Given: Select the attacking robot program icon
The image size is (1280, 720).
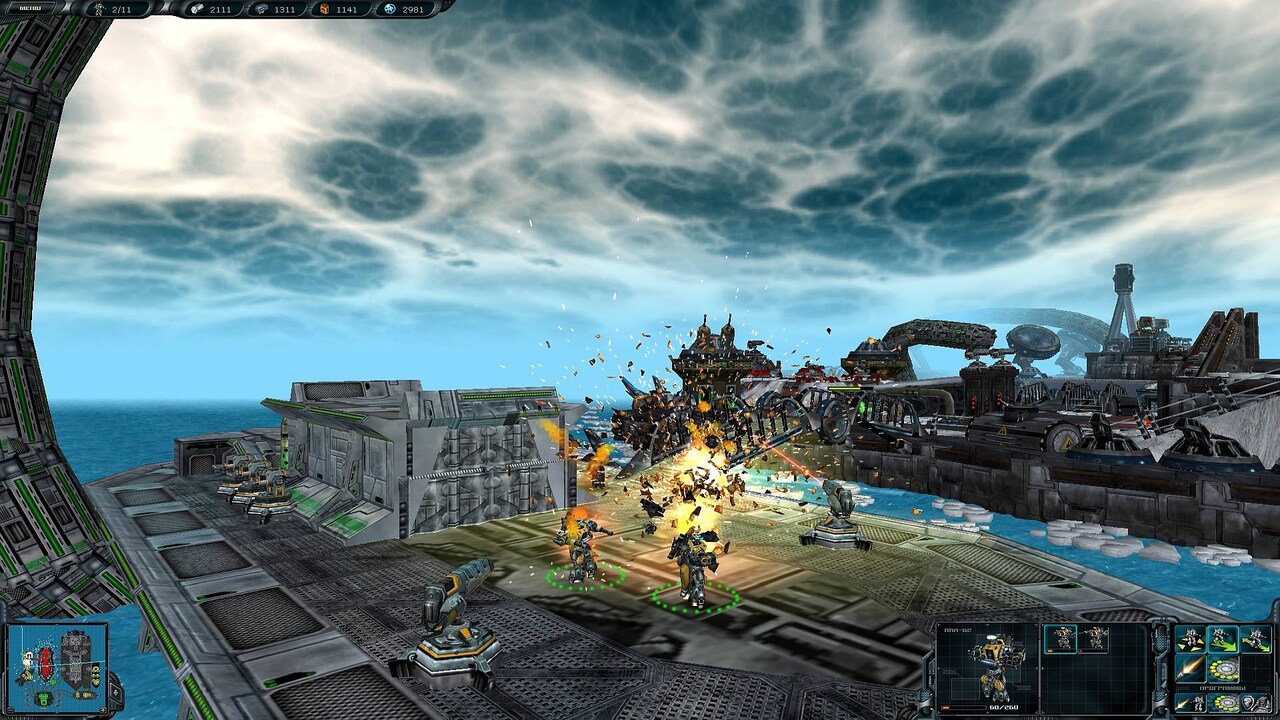Looking at the screenshot, I should pyautogui.click(x=1189, y=703).
